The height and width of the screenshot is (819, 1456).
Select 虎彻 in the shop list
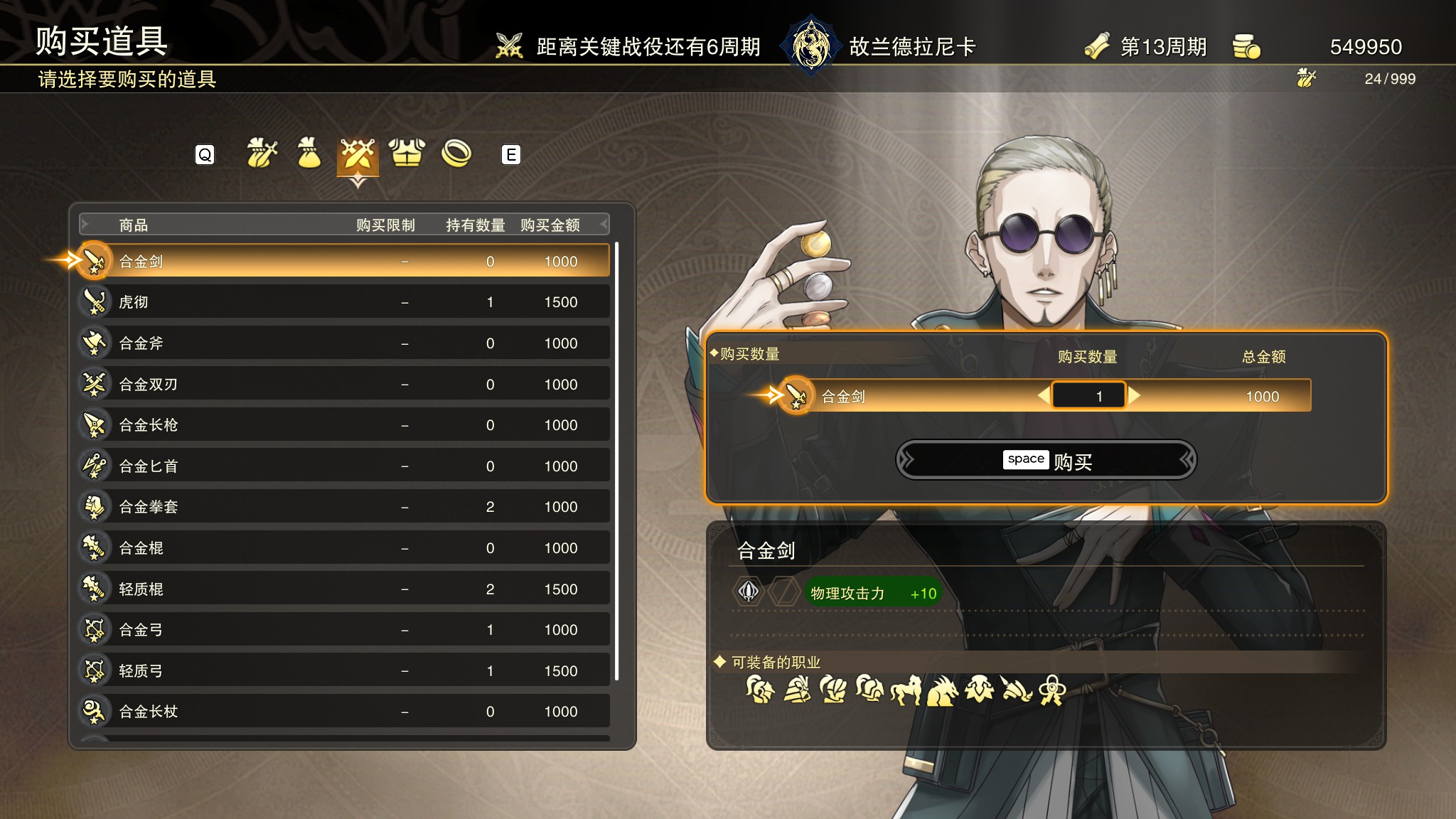click(x=345, y=302)
